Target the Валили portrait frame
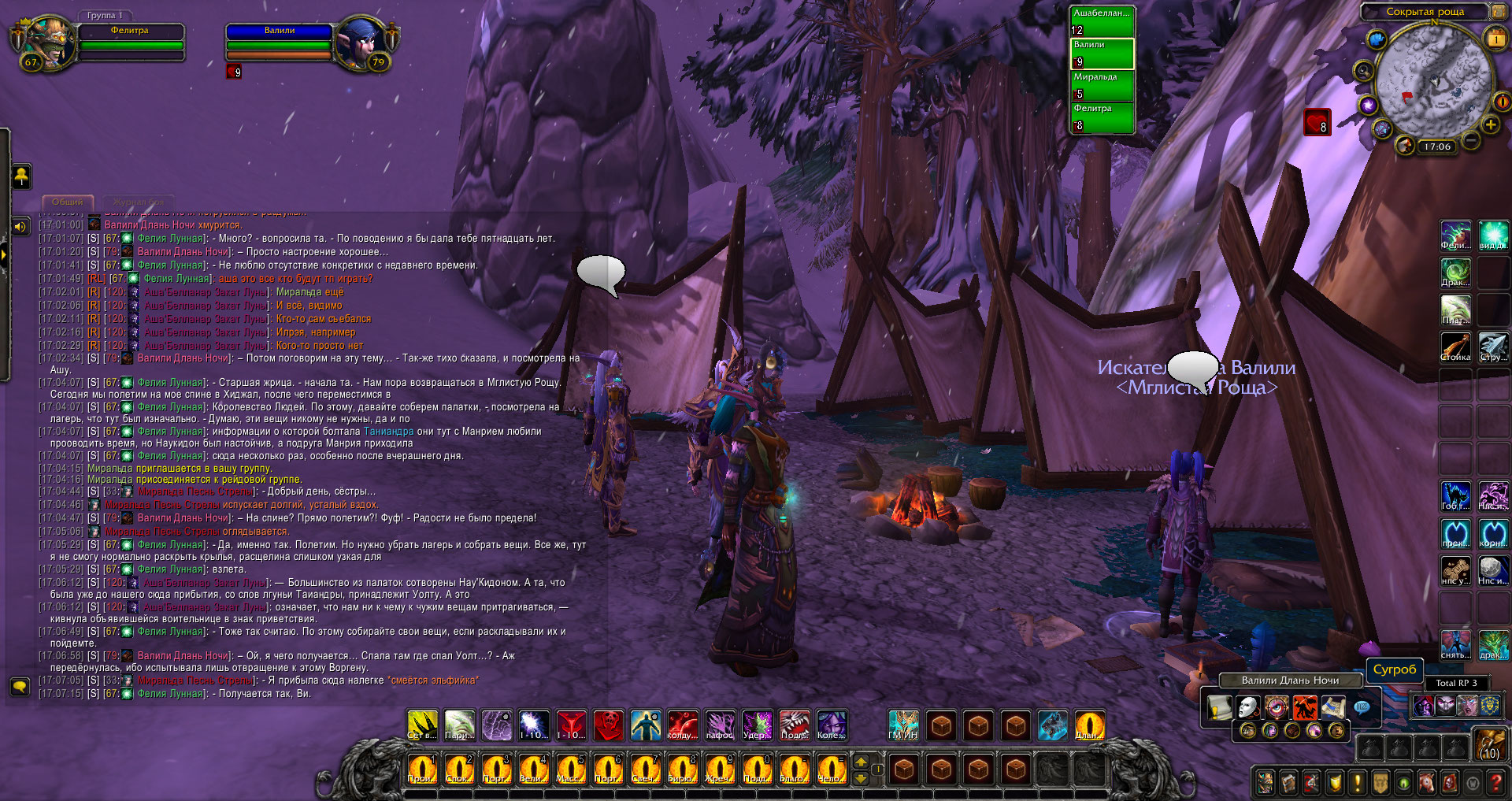Screen dimensions: 1512x801 pos(361,43)
